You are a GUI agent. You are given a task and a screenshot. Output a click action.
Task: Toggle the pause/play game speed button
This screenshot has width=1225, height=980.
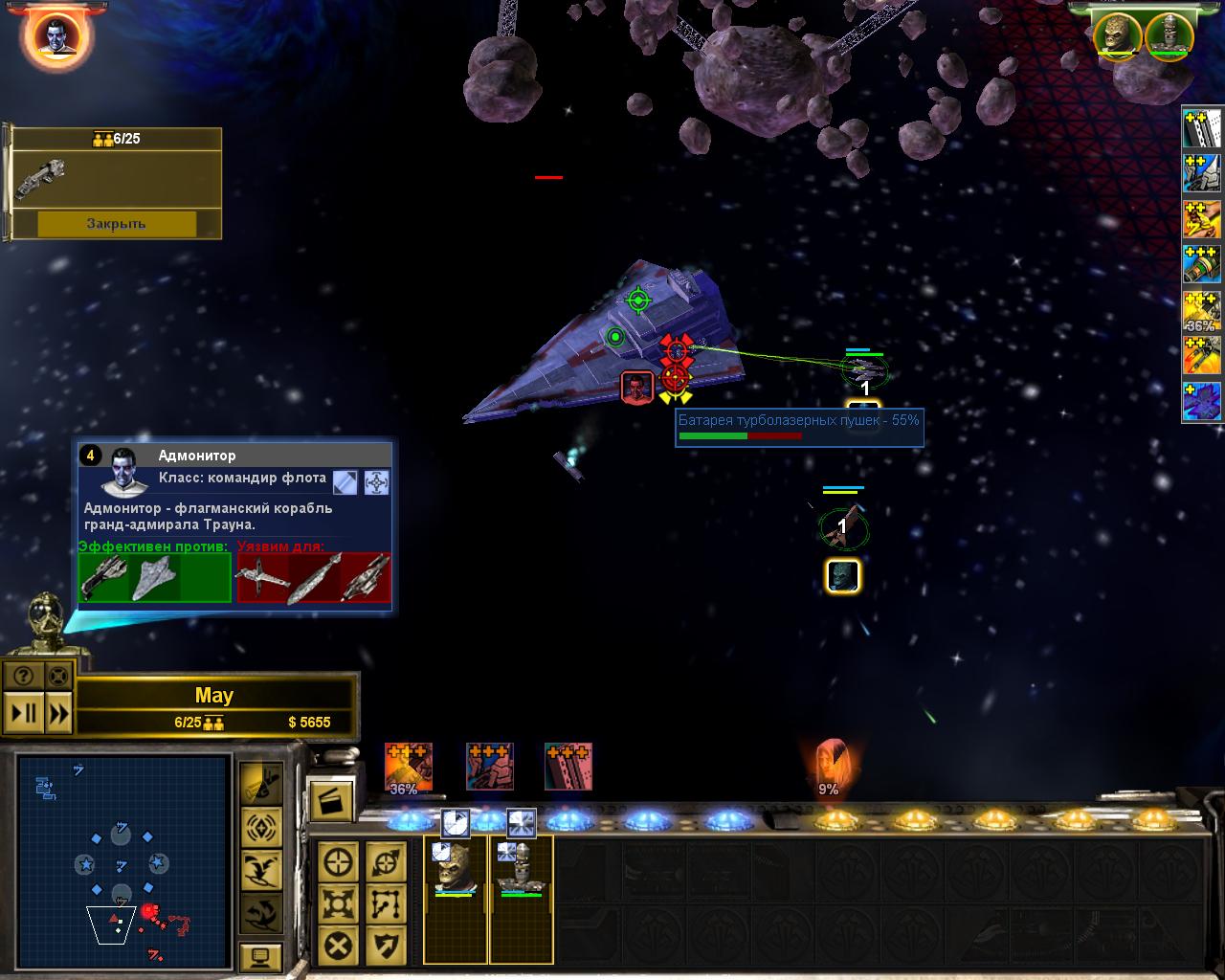pyautogui.click(x=24, y=713)
